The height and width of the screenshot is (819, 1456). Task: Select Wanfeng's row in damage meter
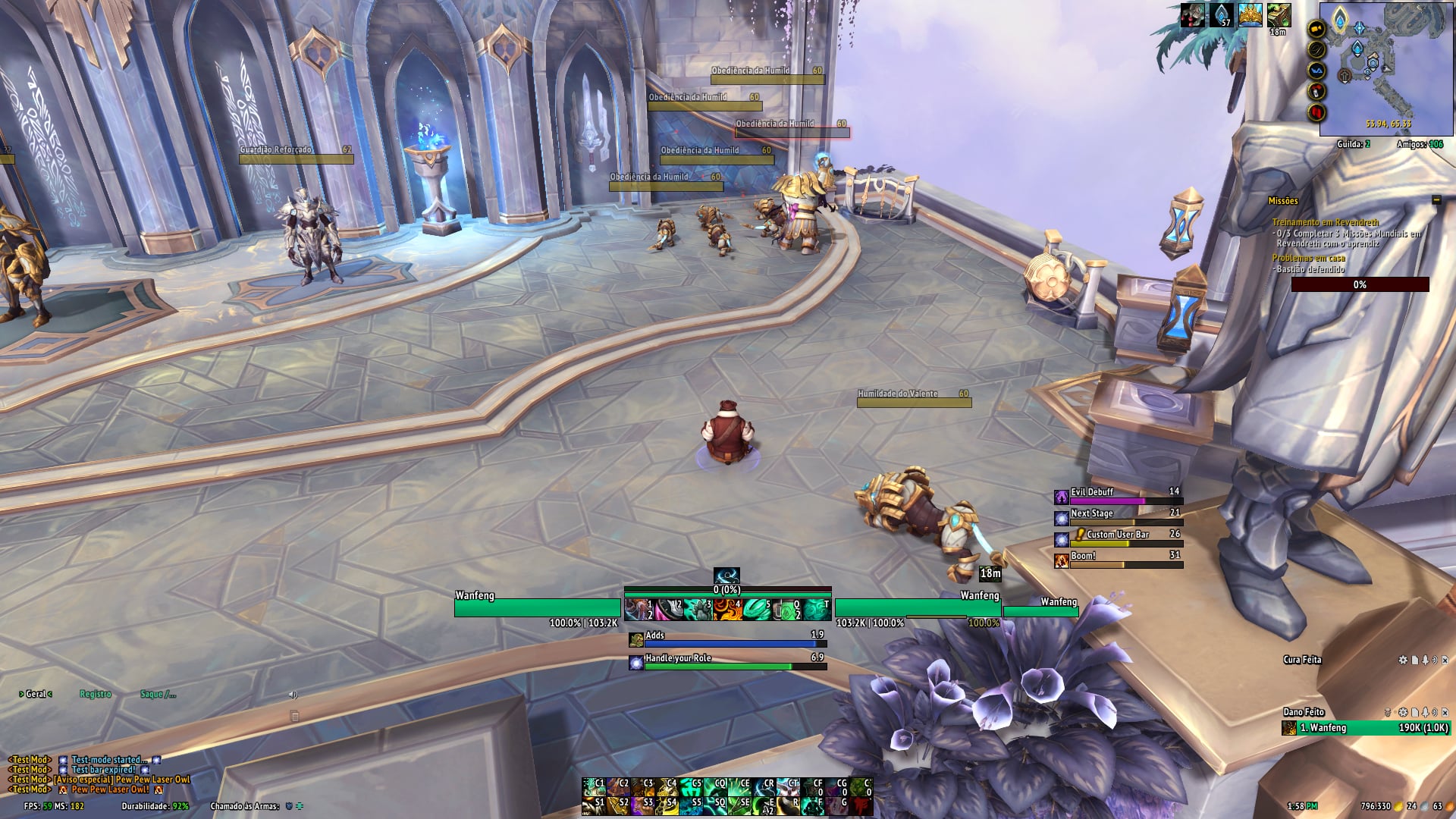pyautogui.click(x=1365, y=728)
